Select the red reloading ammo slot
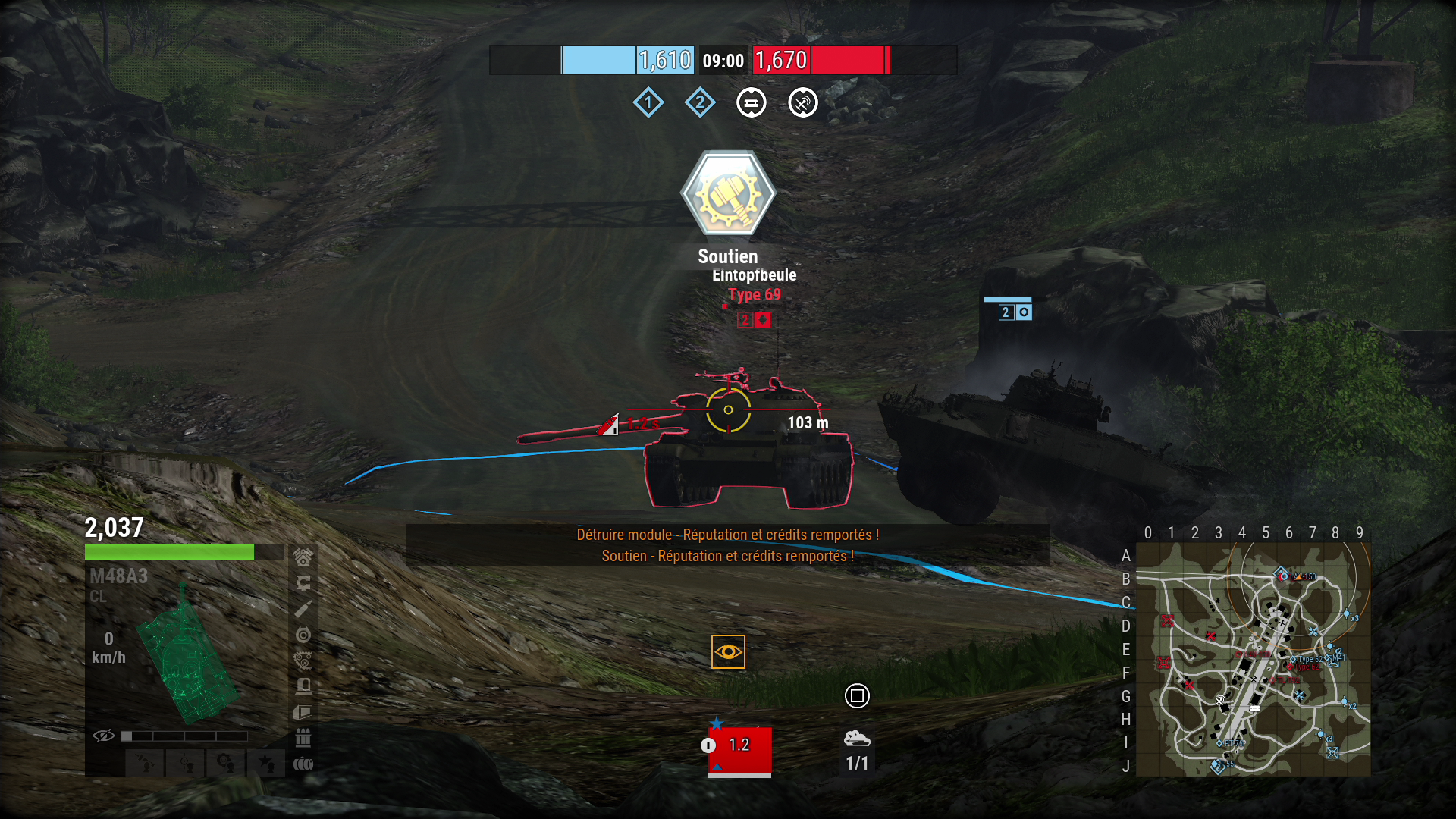 point(739,750)
